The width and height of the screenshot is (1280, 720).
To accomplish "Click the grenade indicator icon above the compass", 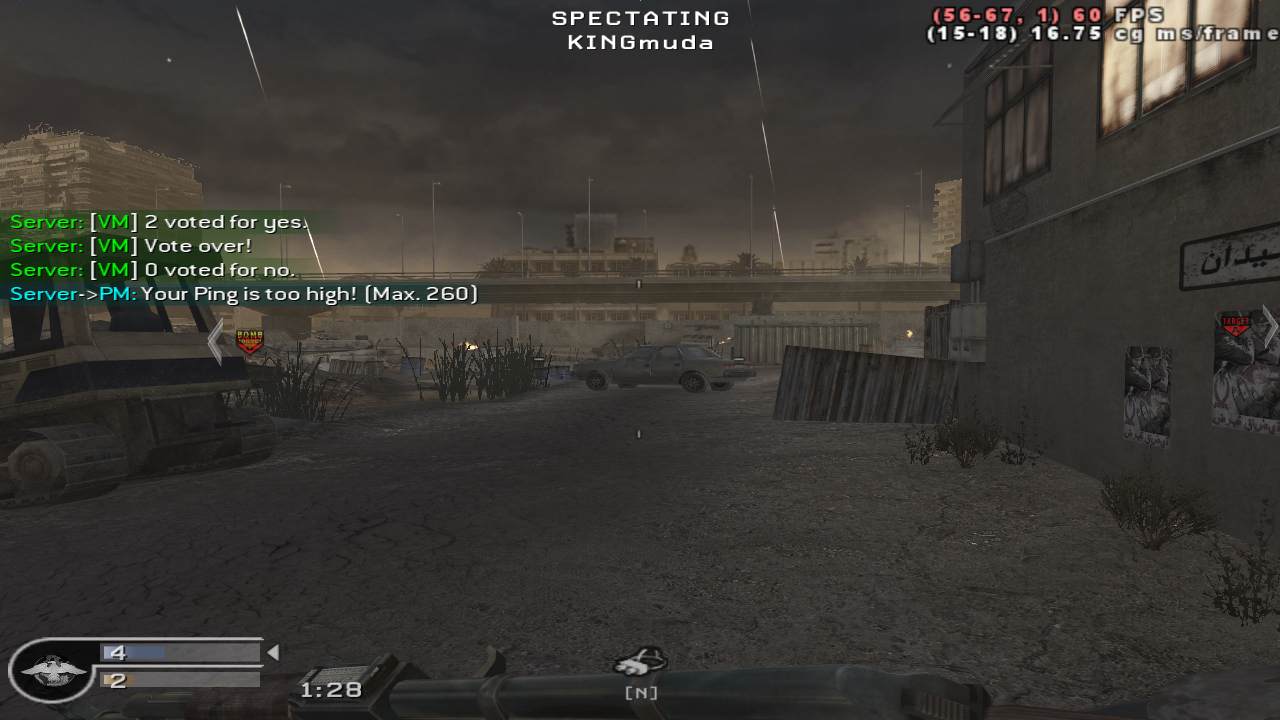I will point(640,660).
